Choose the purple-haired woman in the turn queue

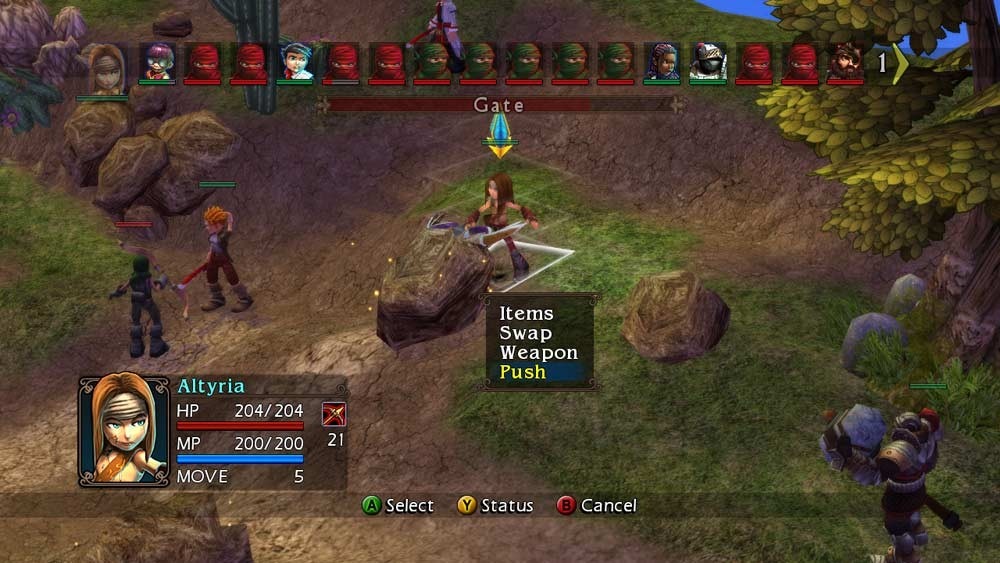coord(662,62)
